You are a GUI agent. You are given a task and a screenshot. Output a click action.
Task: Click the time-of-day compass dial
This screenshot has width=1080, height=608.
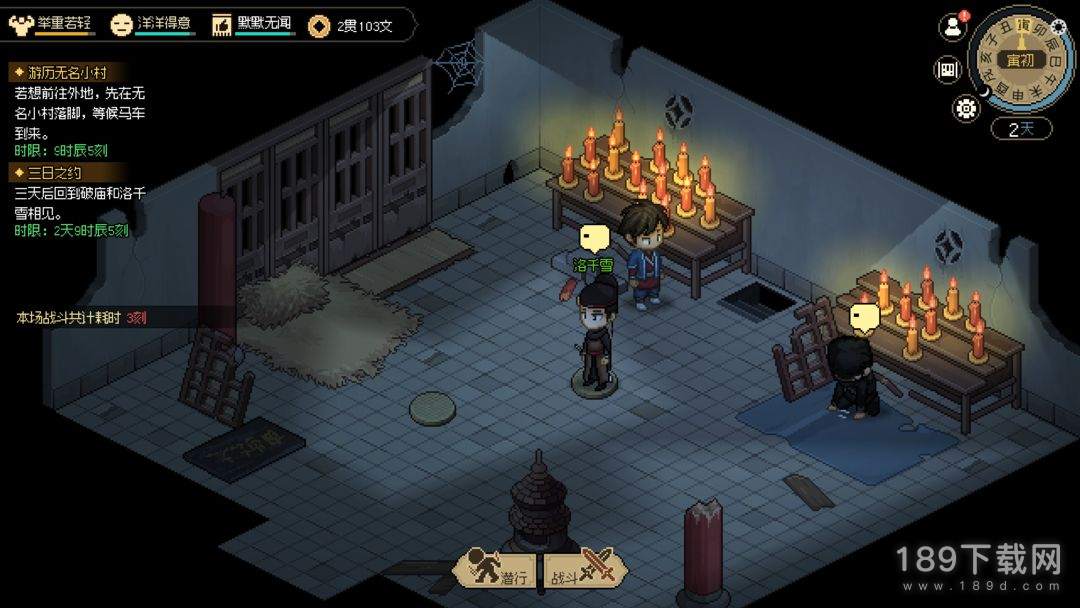coord(1021,58)
